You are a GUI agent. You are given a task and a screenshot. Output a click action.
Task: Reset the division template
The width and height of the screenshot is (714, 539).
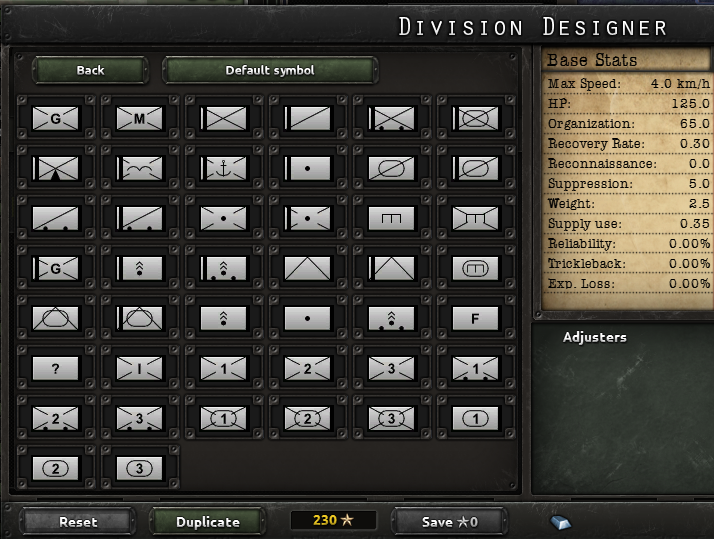click(78, 521)
